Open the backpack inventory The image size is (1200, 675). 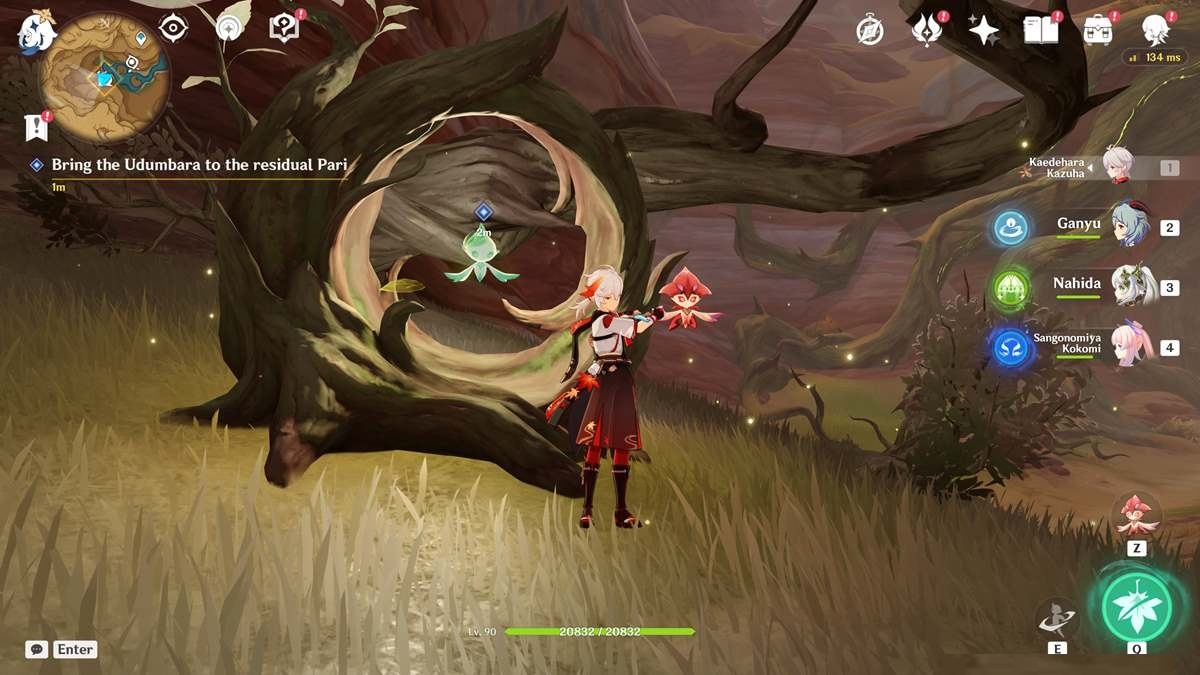coord(1098,30)
